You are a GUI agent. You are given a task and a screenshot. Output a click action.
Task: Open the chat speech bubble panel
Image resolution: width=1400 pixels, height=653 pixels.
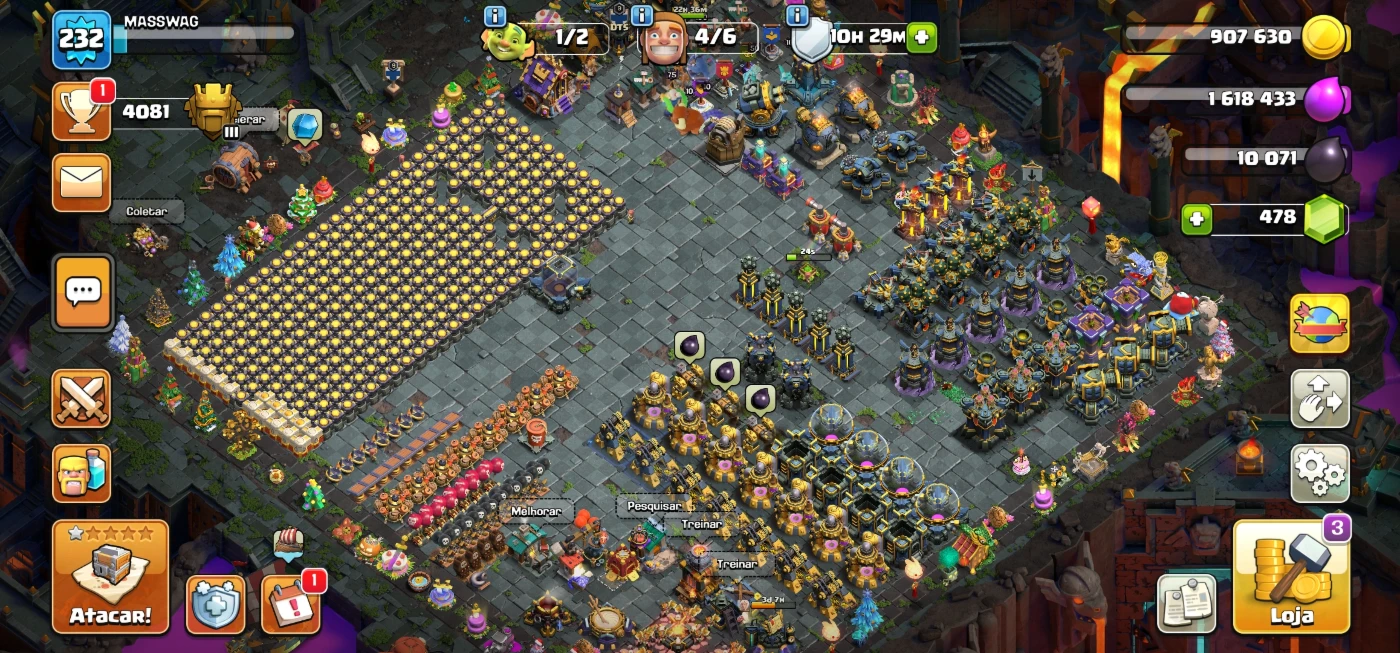point(82,292)
